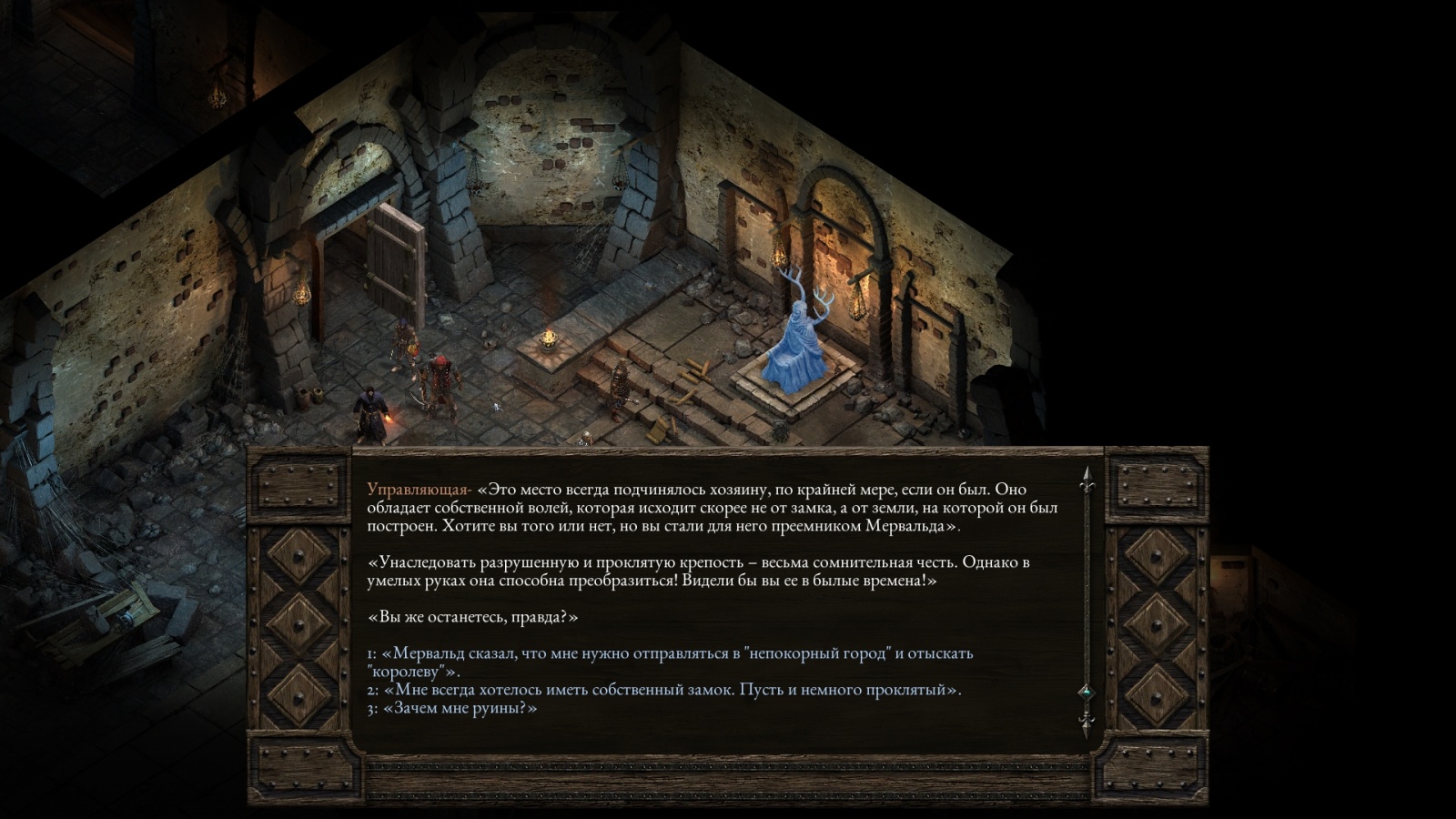
Task: Click the dialogue scrollbar's up arrow
Action: [x=1086, y=479]
